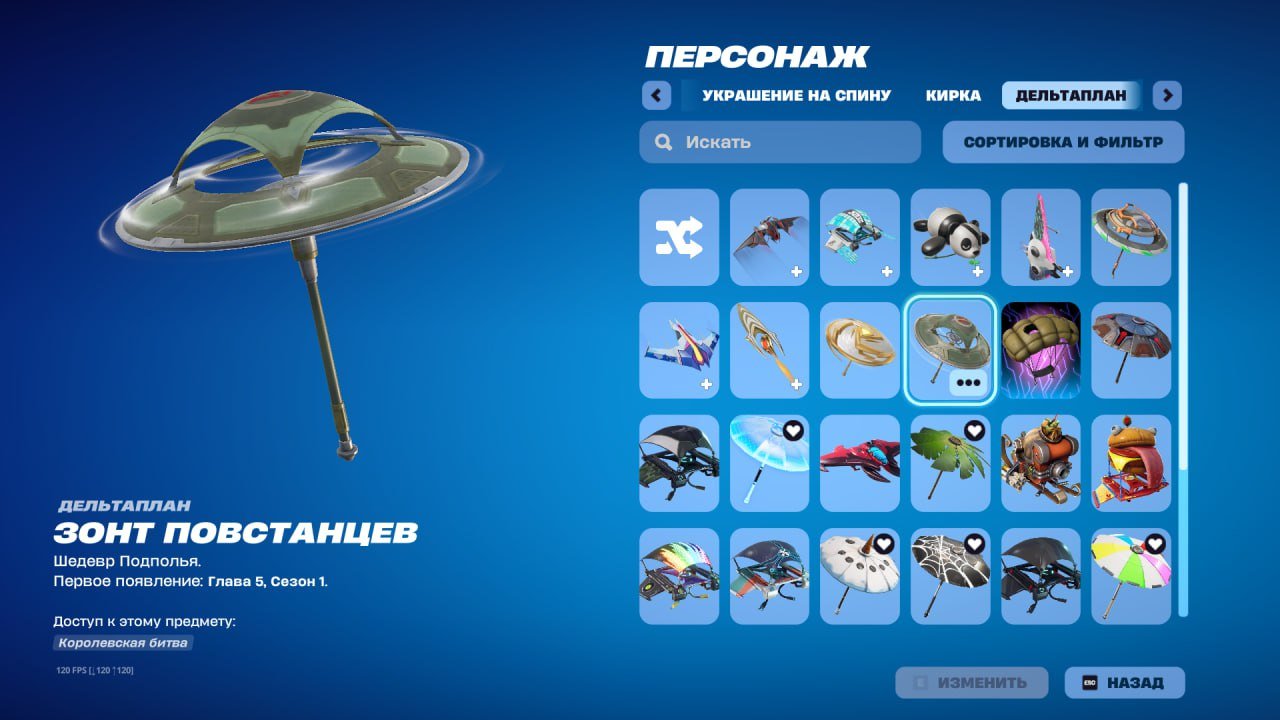Screen dimensions: 1280x720
Task: Click the right arrow to the next category
Action: click(1165, 95)
